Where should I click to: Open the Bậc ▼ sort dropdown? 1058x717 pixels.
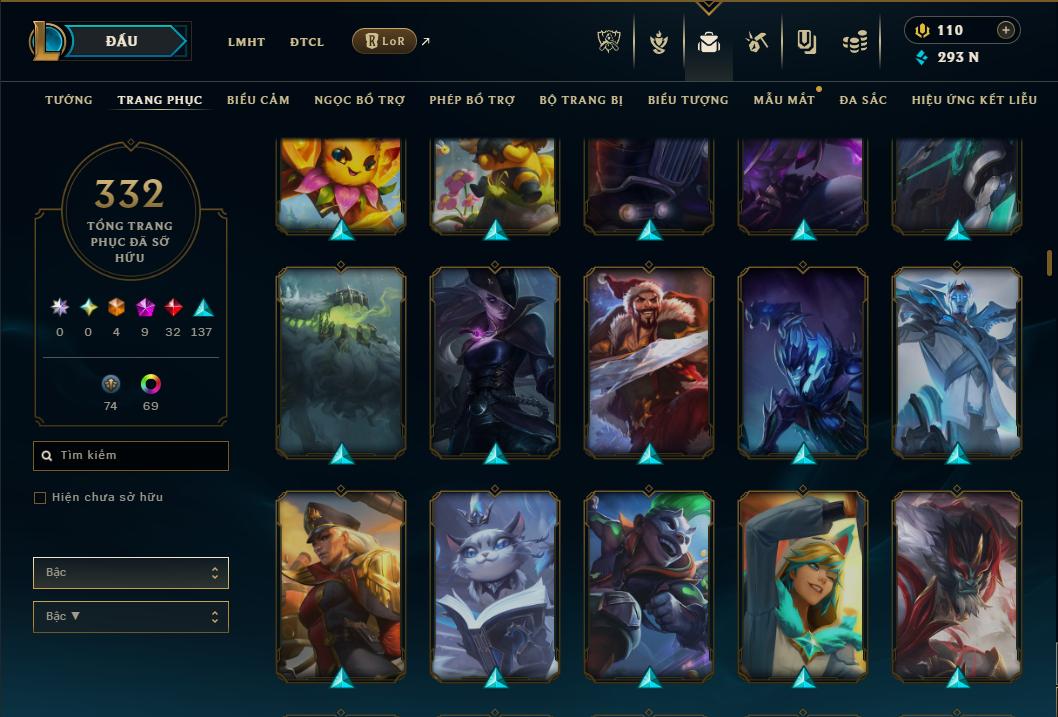131,617
